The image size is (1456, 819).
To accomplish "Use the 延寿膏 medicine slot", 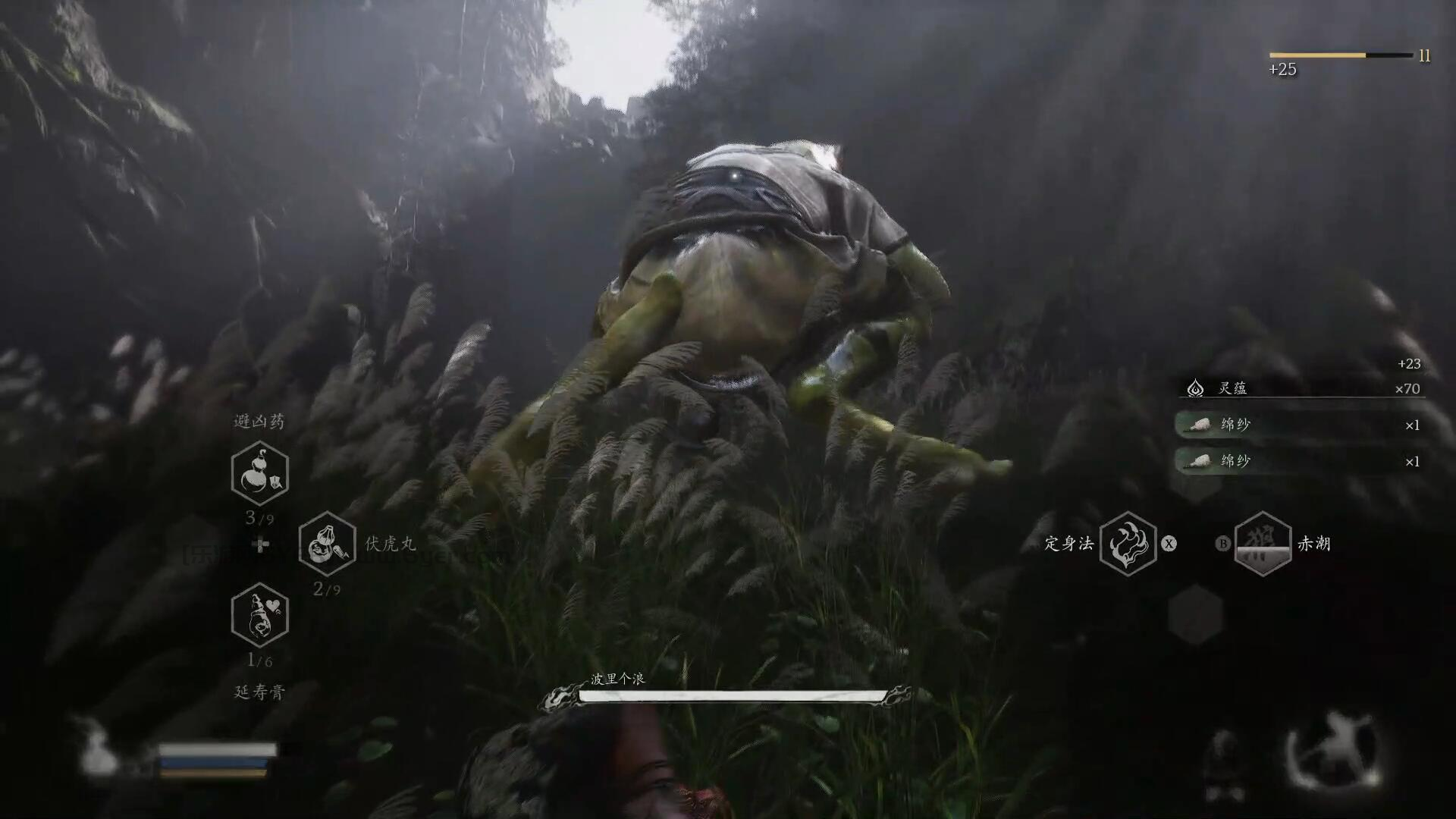I will pos(260,615).
